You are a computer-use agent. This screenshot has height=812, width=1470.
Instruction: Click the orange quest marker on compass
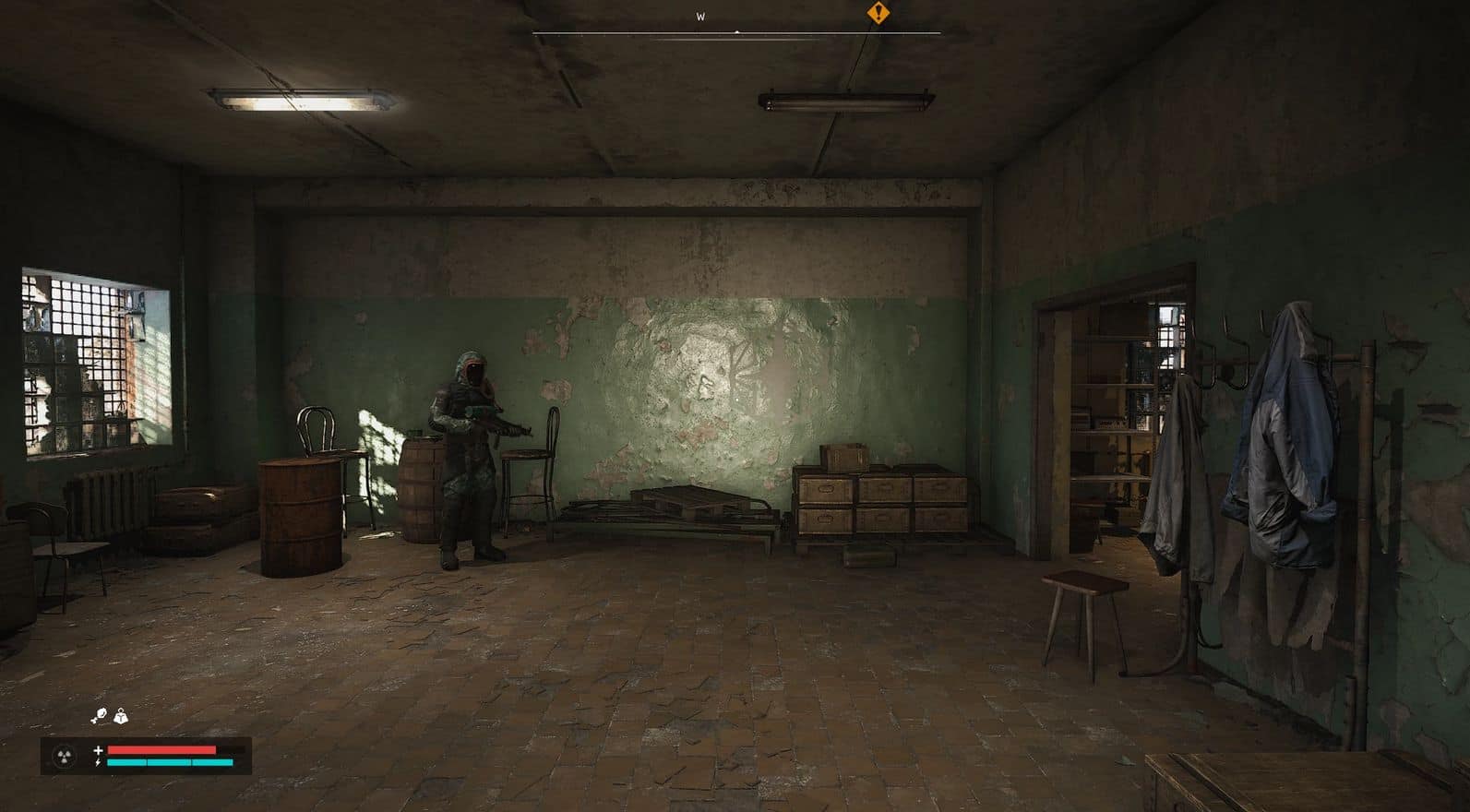878,13
